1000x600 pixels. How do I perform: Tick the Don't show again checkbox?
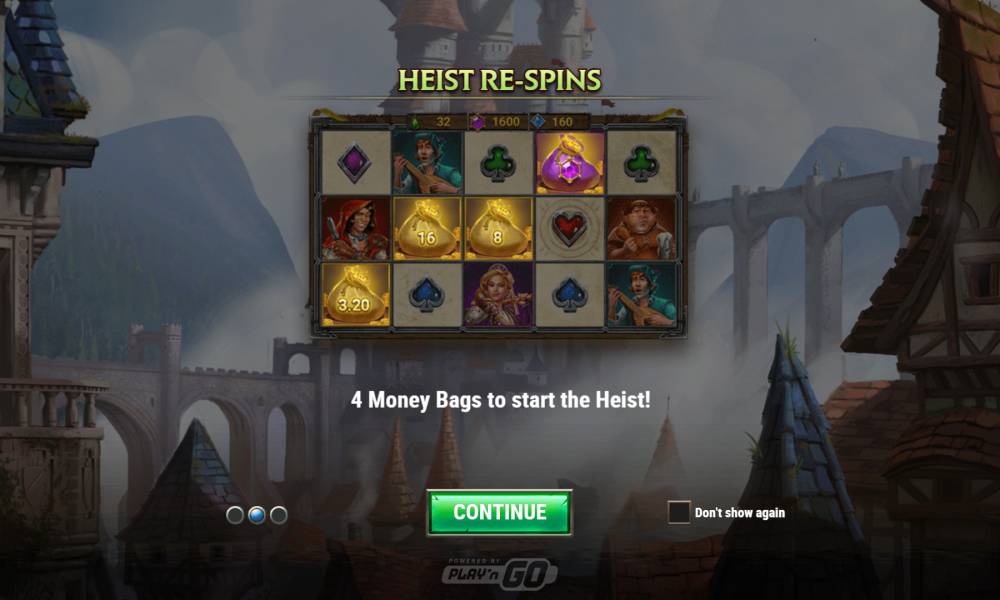679,512
